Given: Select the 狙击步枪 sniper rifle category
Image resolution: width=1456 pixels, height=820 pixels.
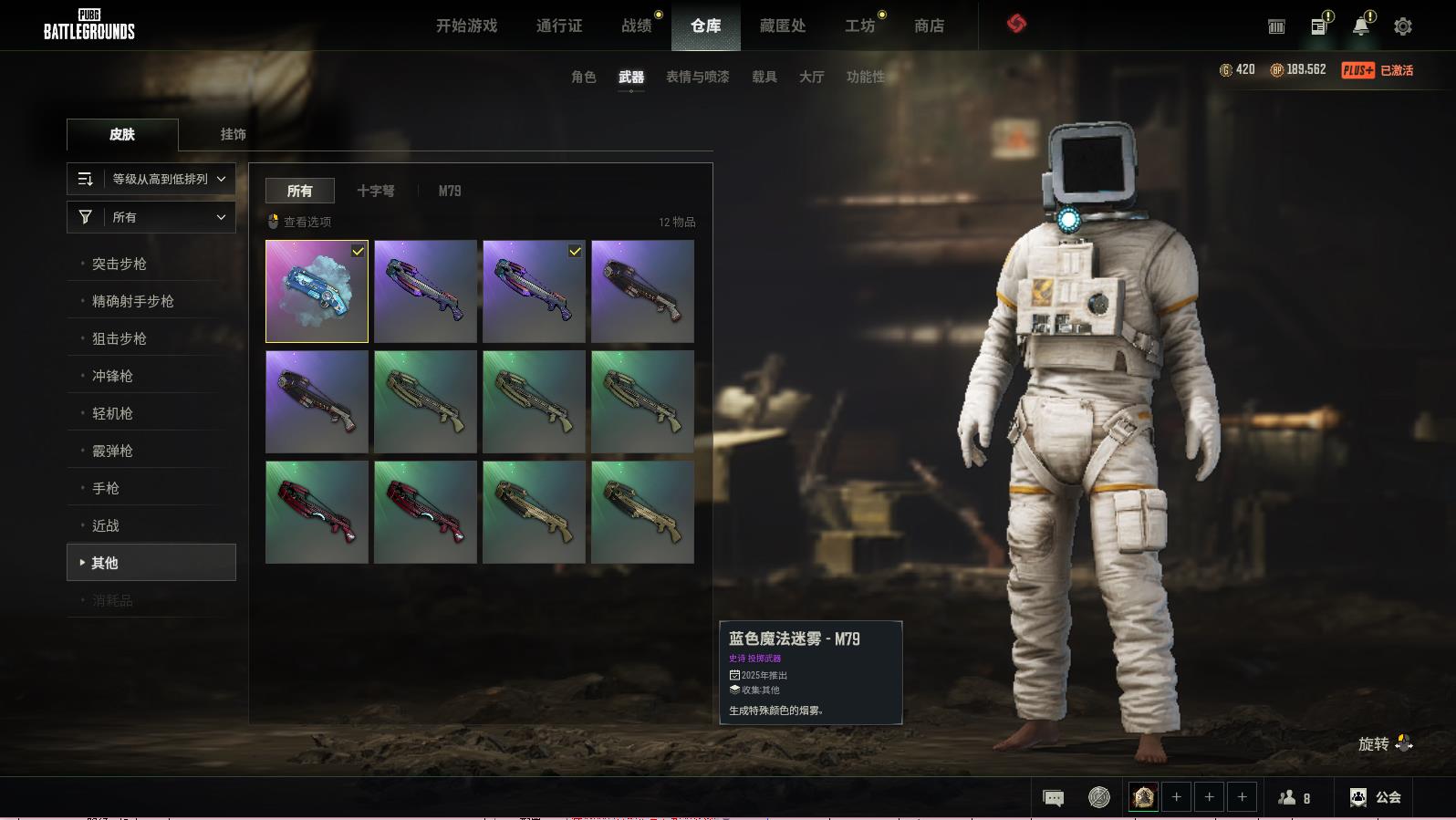Looking at the screenshot, I should tap(120, 338).
